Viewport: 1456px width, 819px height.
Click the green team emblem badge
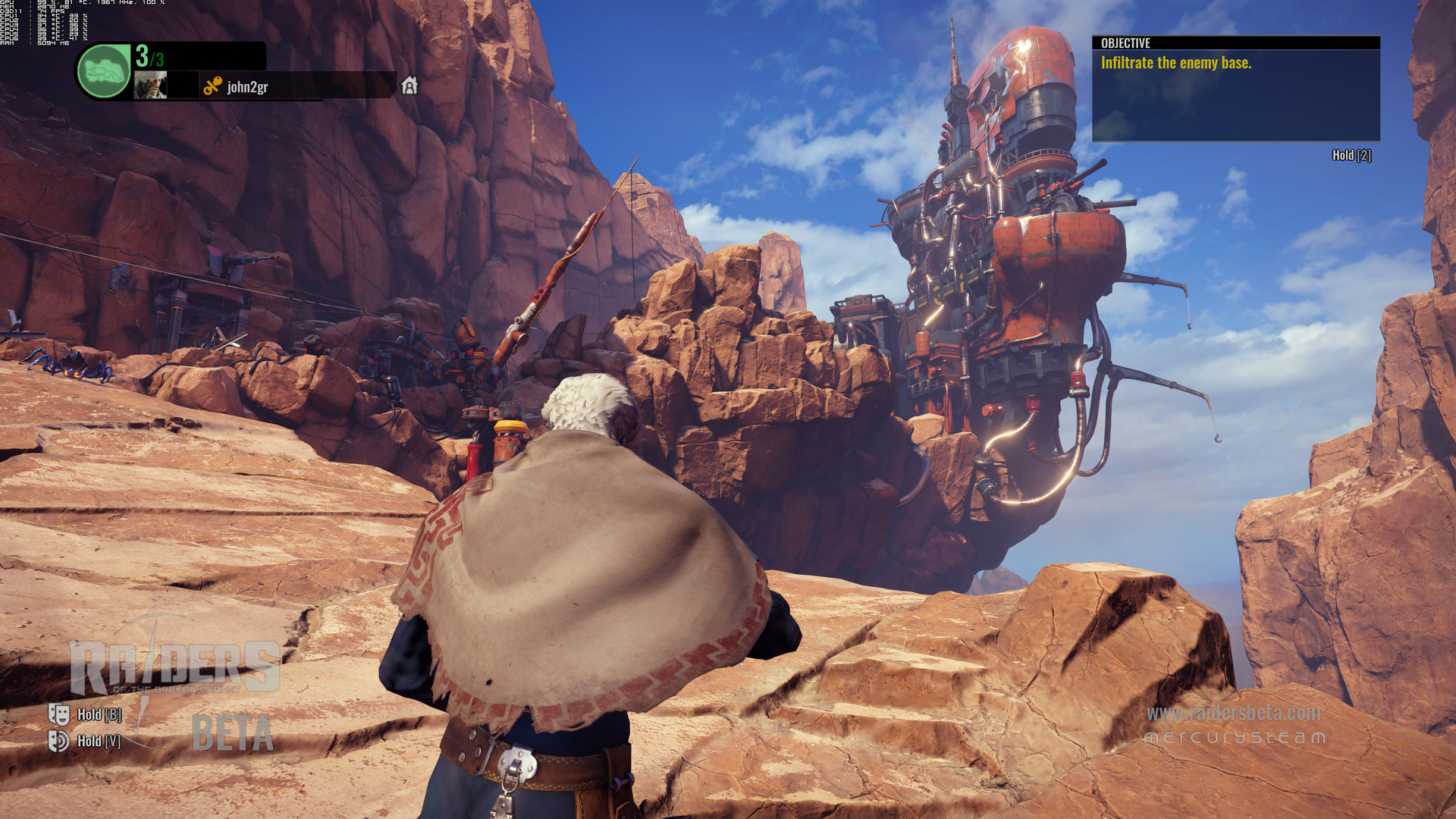(104, 71)
